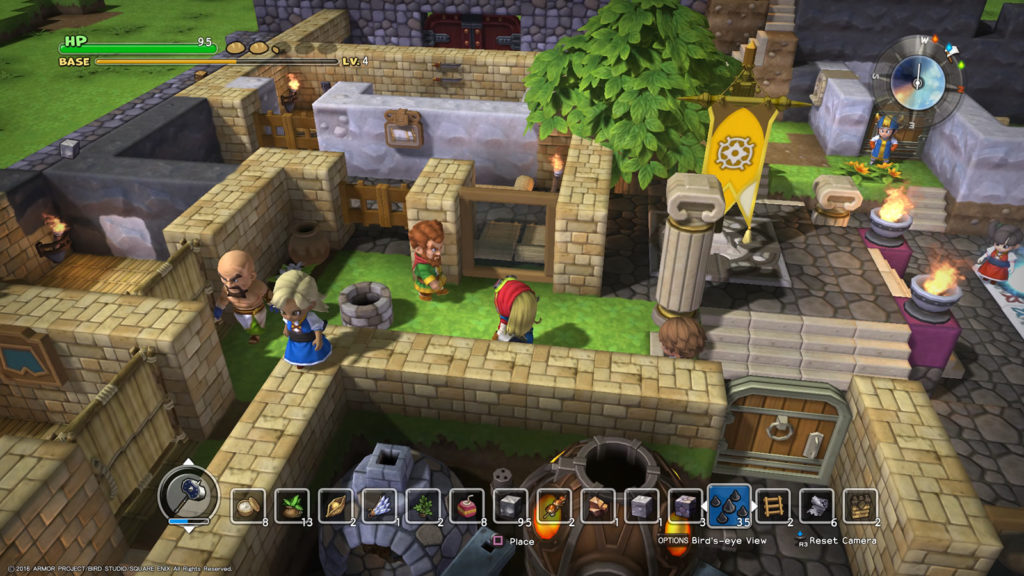Select the stone block stack of 95
This screenshot has height=576, width=1024.
[510, 505]
